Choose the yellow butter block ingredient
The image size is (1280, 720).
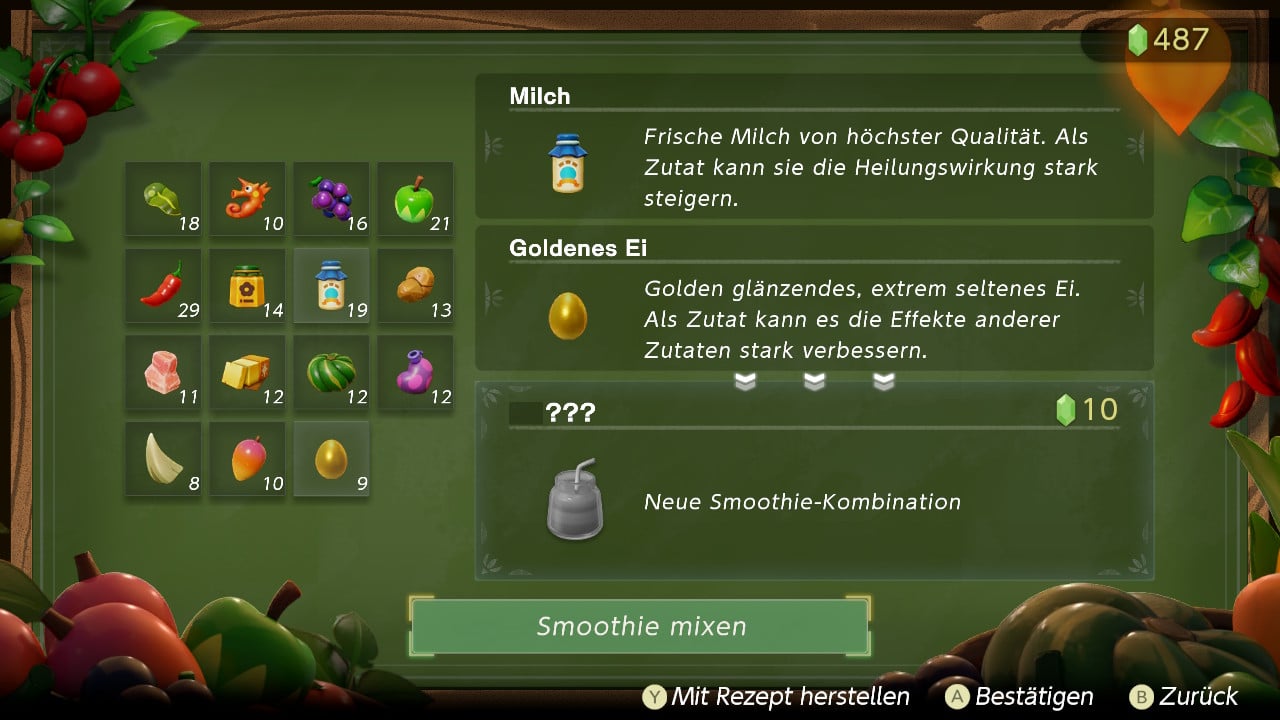click(247, 372)
